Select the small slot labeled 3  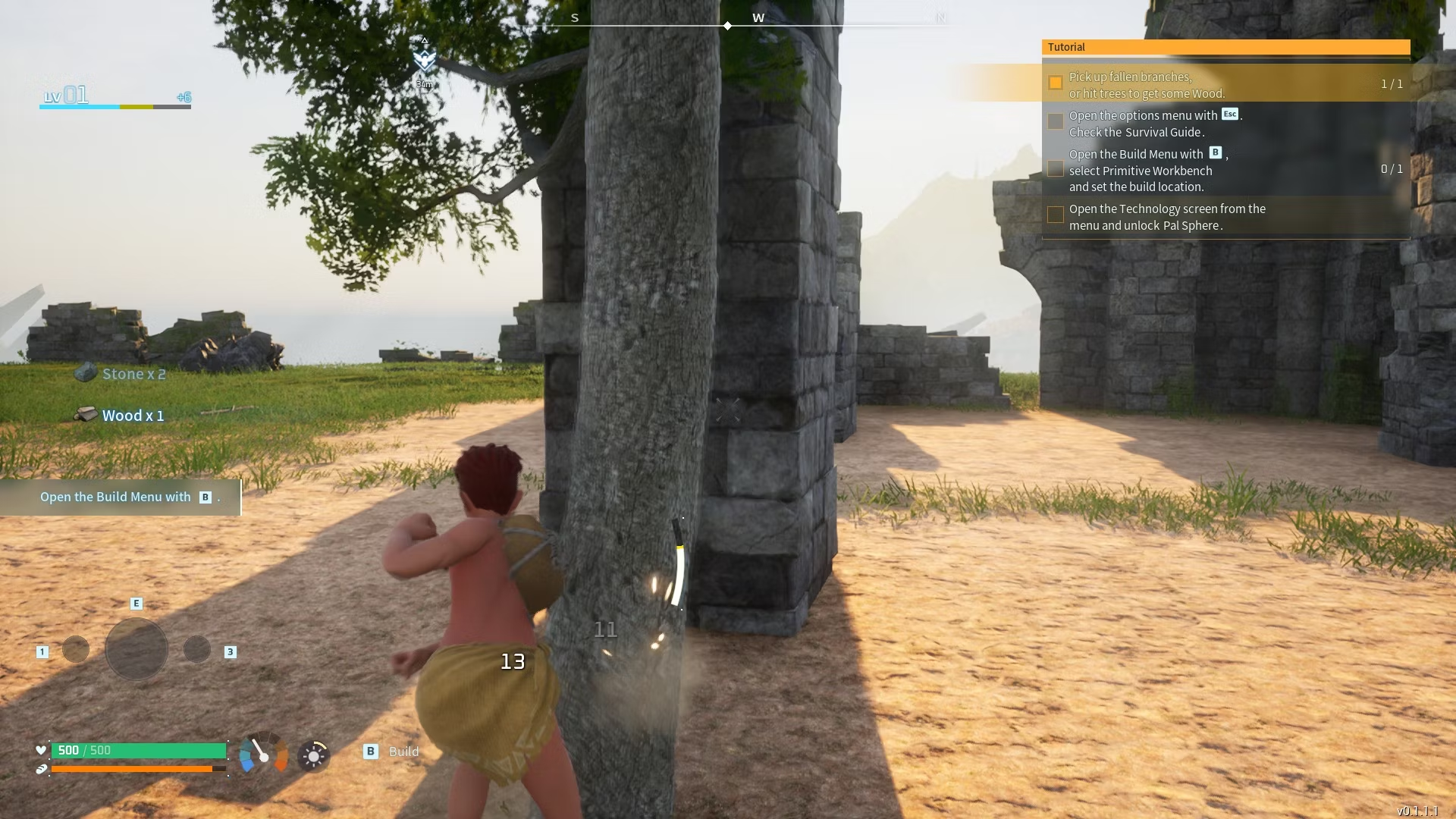197,650
